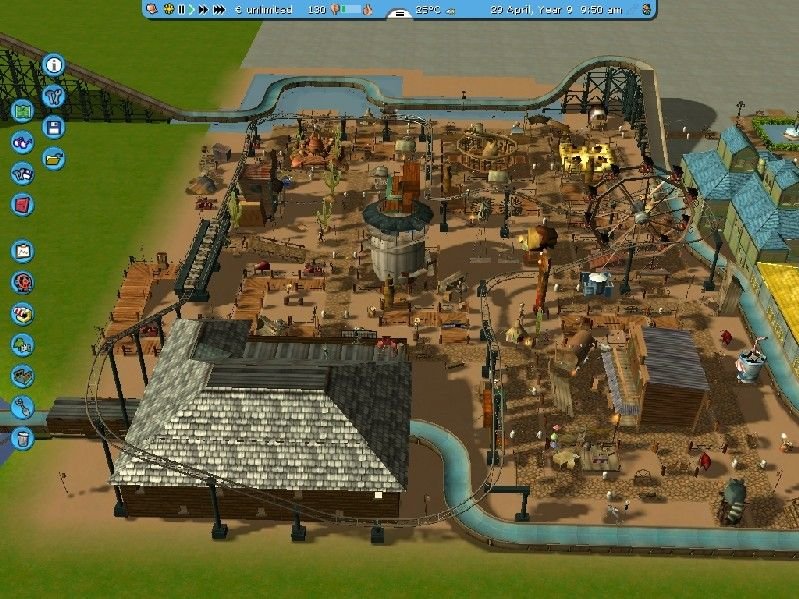Open the paths construction menu
This screenshot has height=599, width=799.
coord(22,375)
